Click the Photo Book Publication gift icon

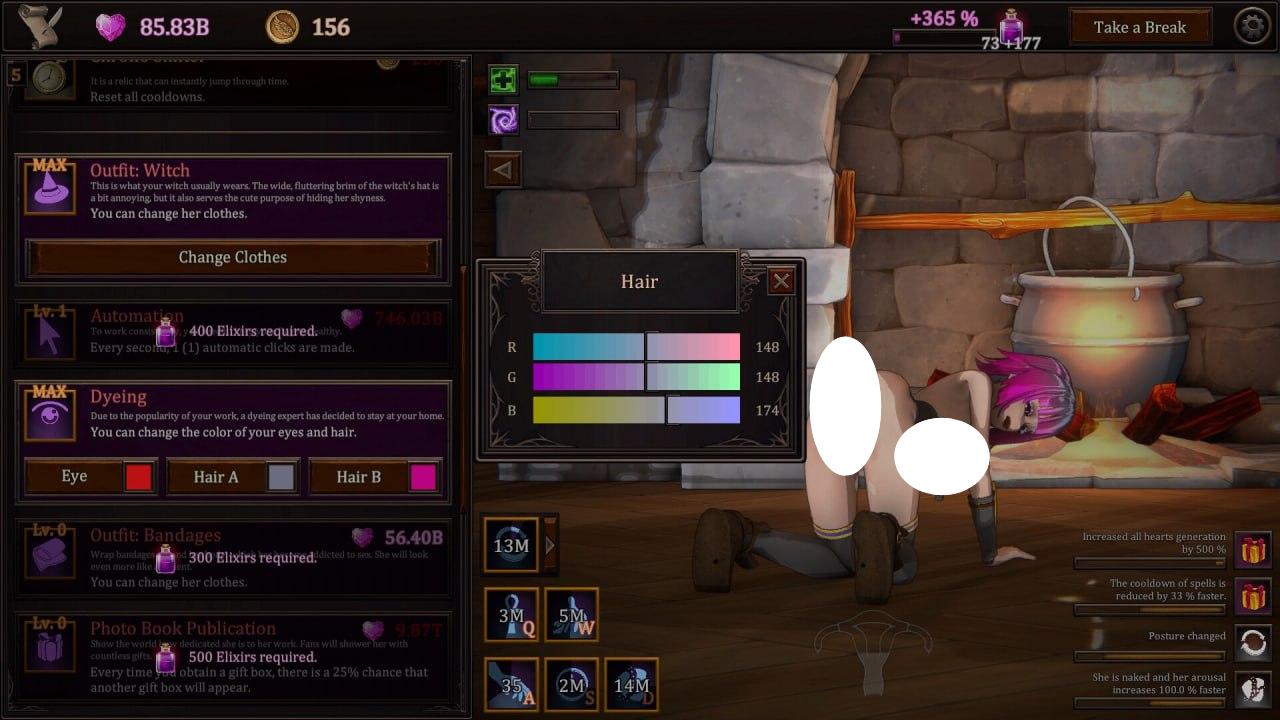click(x=50, y=647)
